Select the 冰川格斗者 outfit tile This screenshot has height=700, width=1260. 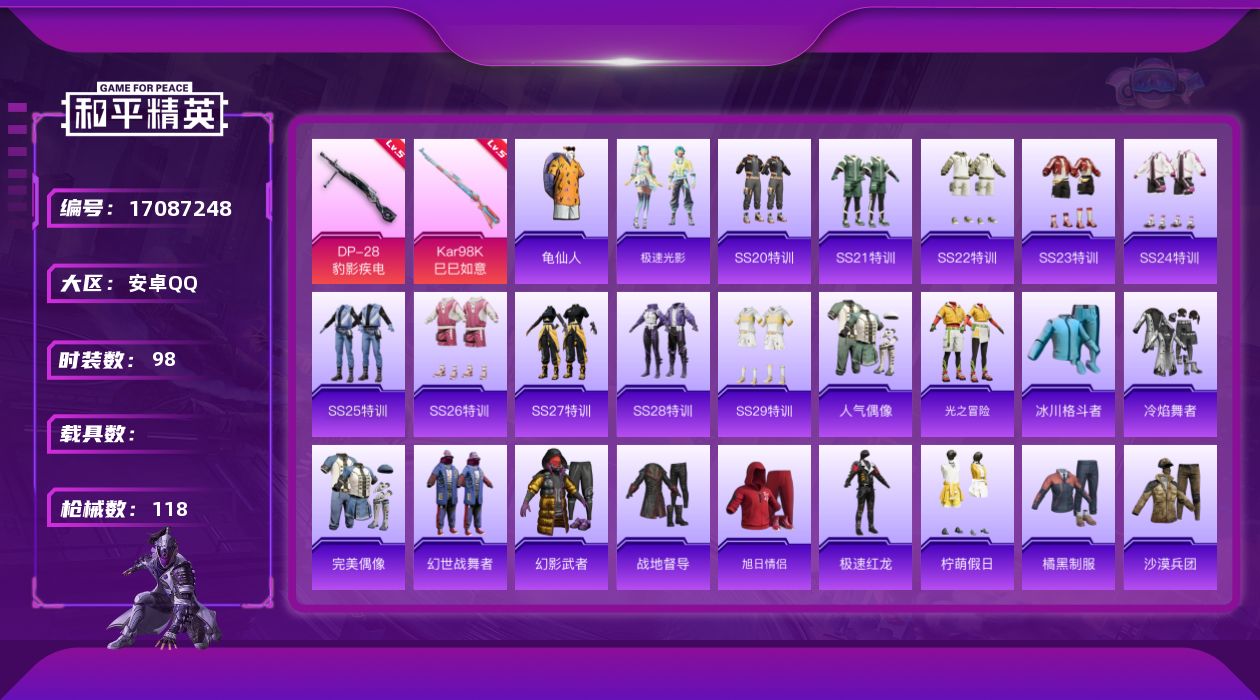pos(1068,364)
